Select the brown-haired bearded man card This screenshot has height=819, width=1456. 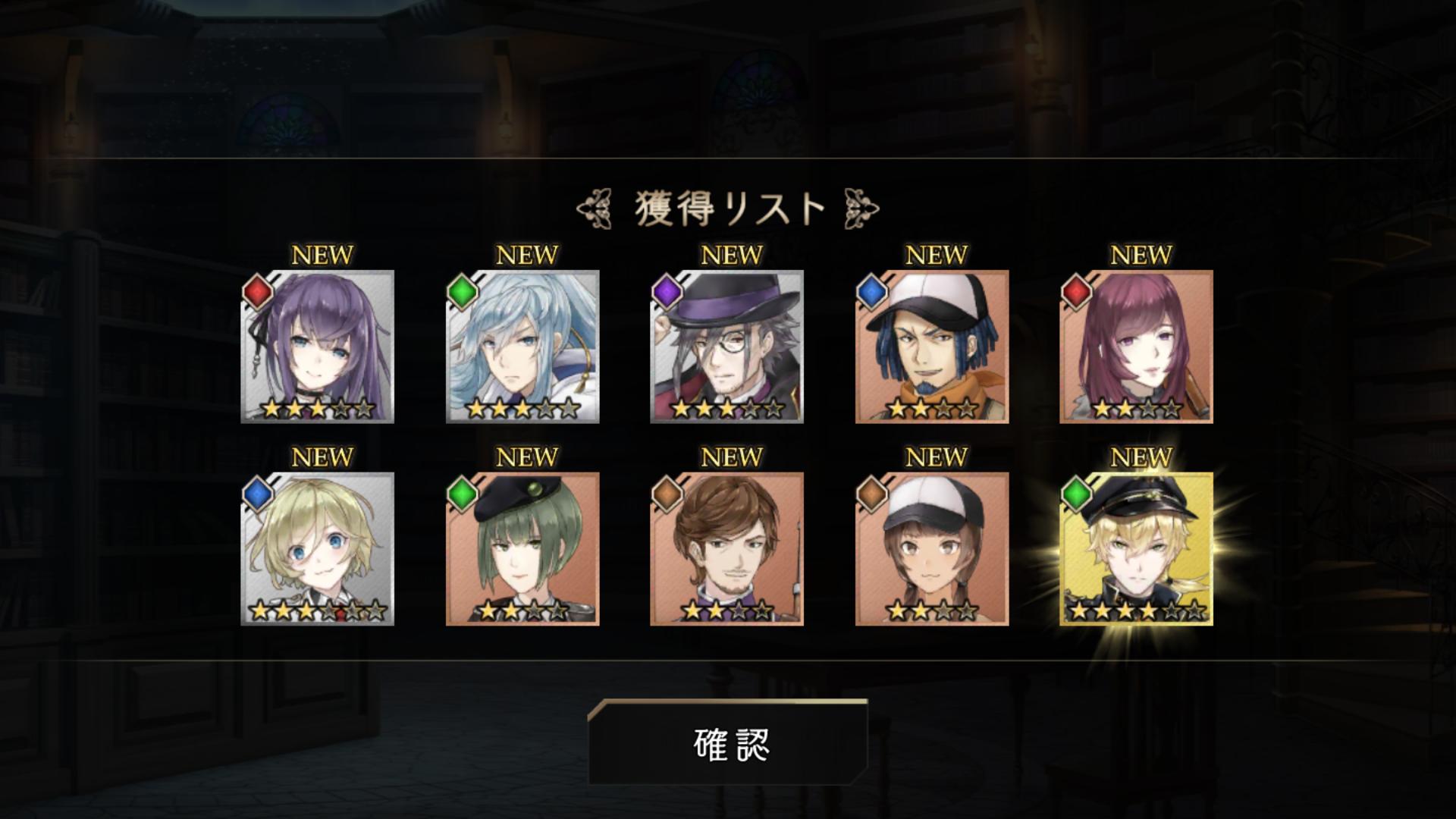tap(727, 549)
